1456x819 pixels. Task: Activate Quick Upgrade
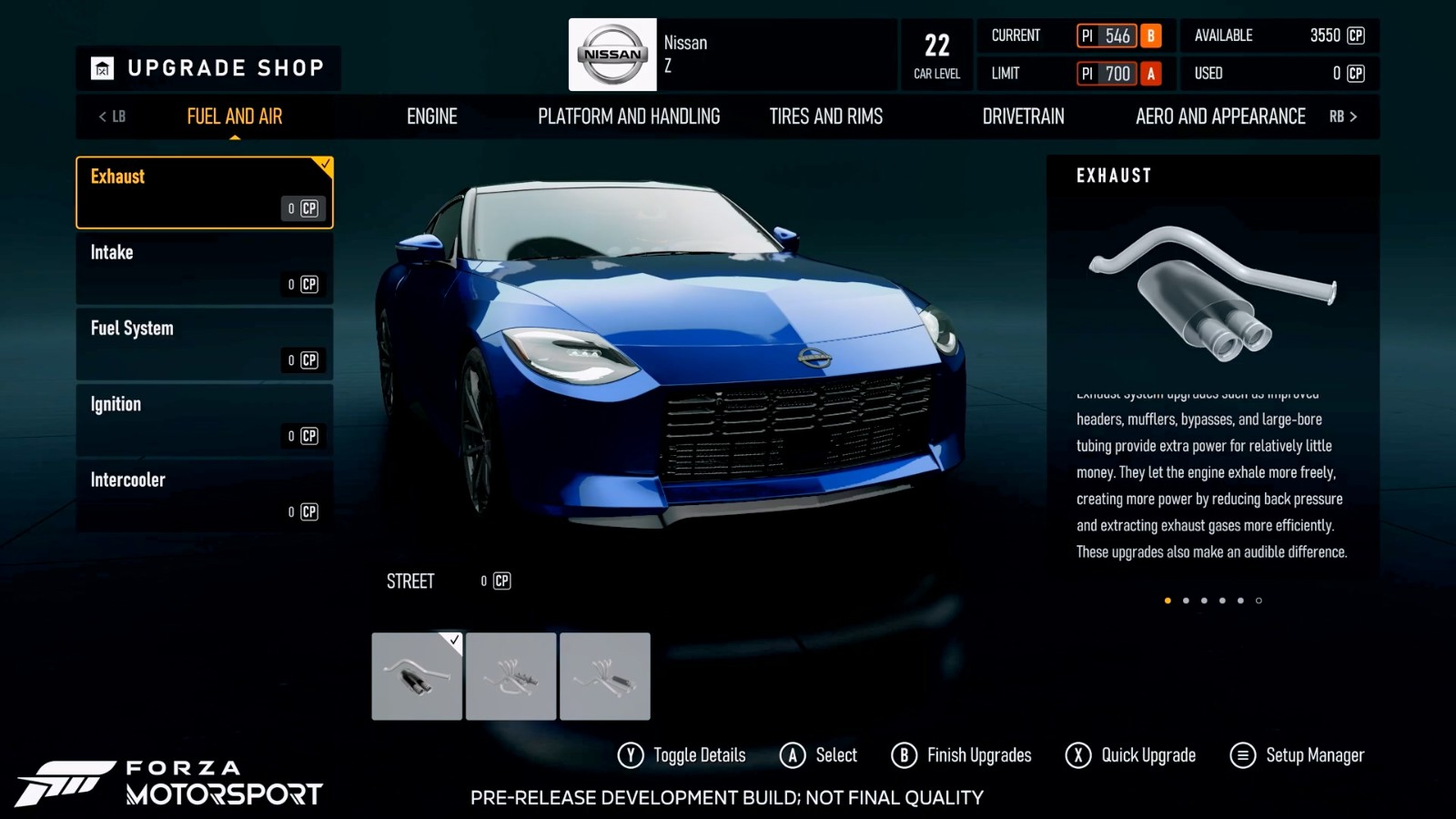coord(1131,755)
